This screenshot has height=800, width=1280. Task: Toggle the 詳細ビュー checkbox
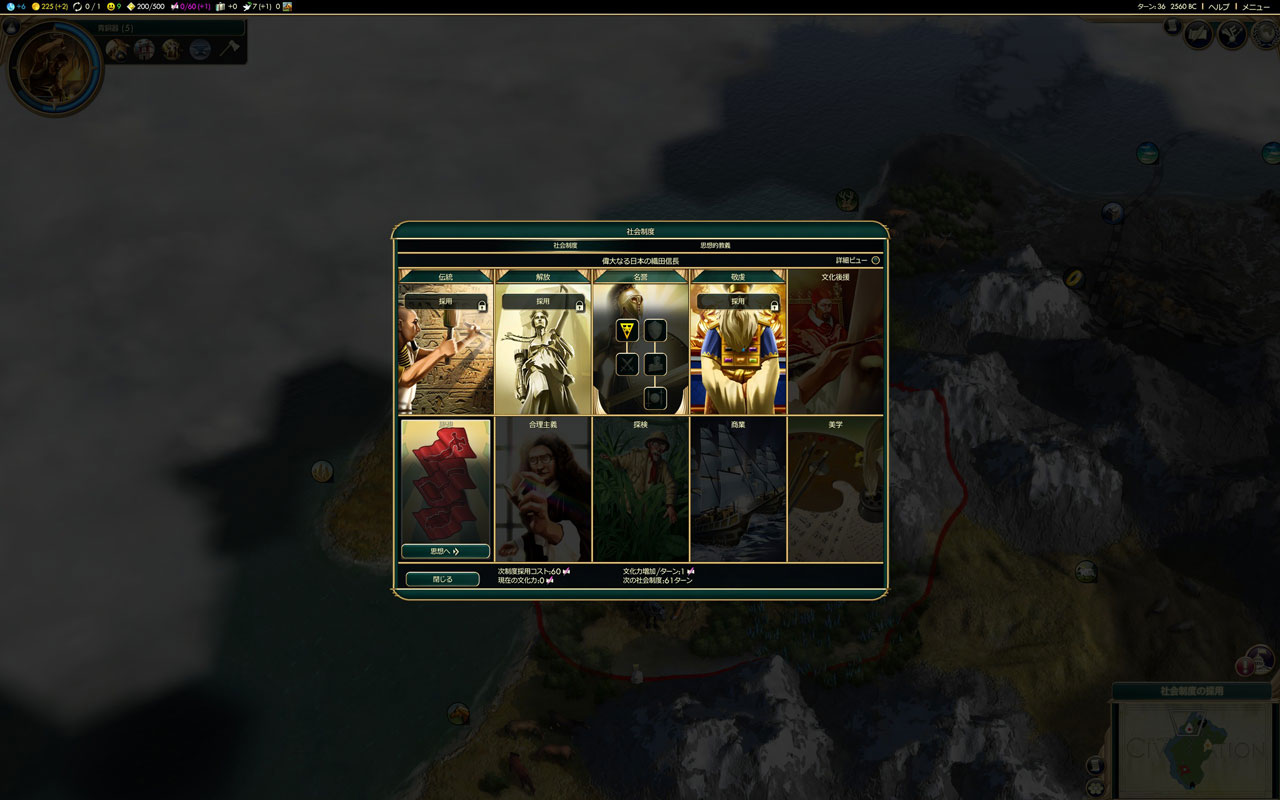click(x=875, y=260)
